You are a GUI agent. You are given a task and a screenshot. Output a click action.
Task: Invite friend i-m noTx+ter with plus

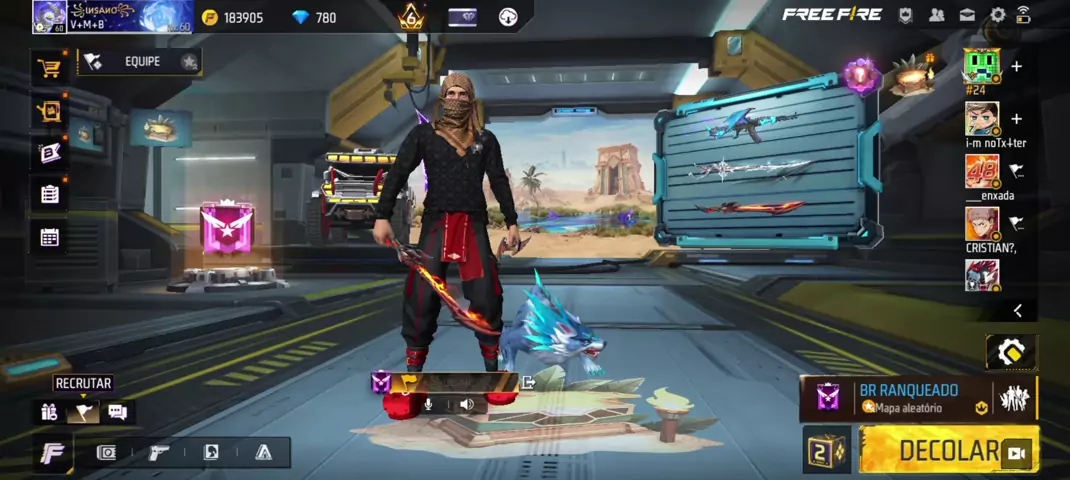[1016, 119]
